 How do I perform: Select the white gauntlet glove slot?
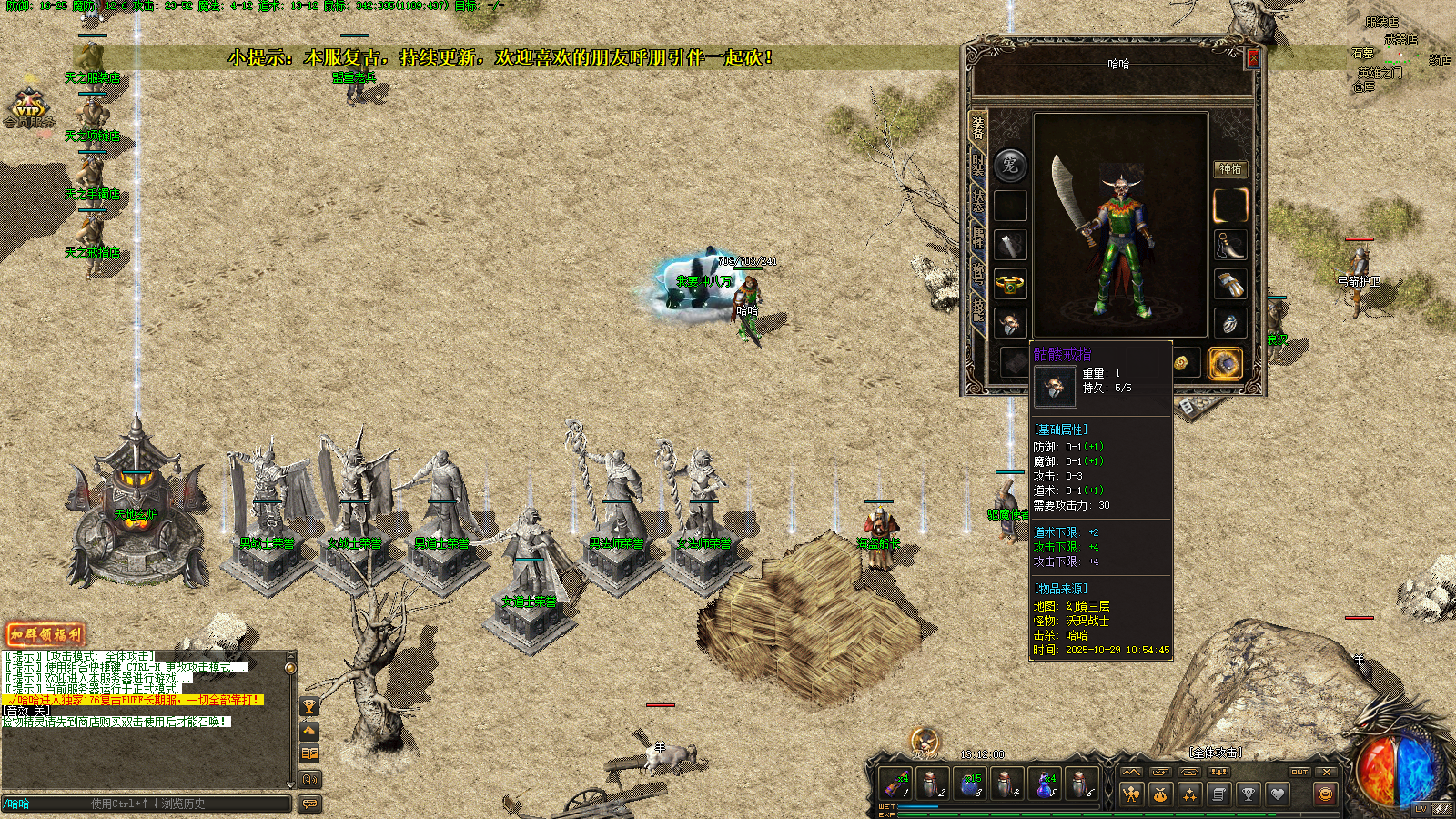click(1229, 284)
